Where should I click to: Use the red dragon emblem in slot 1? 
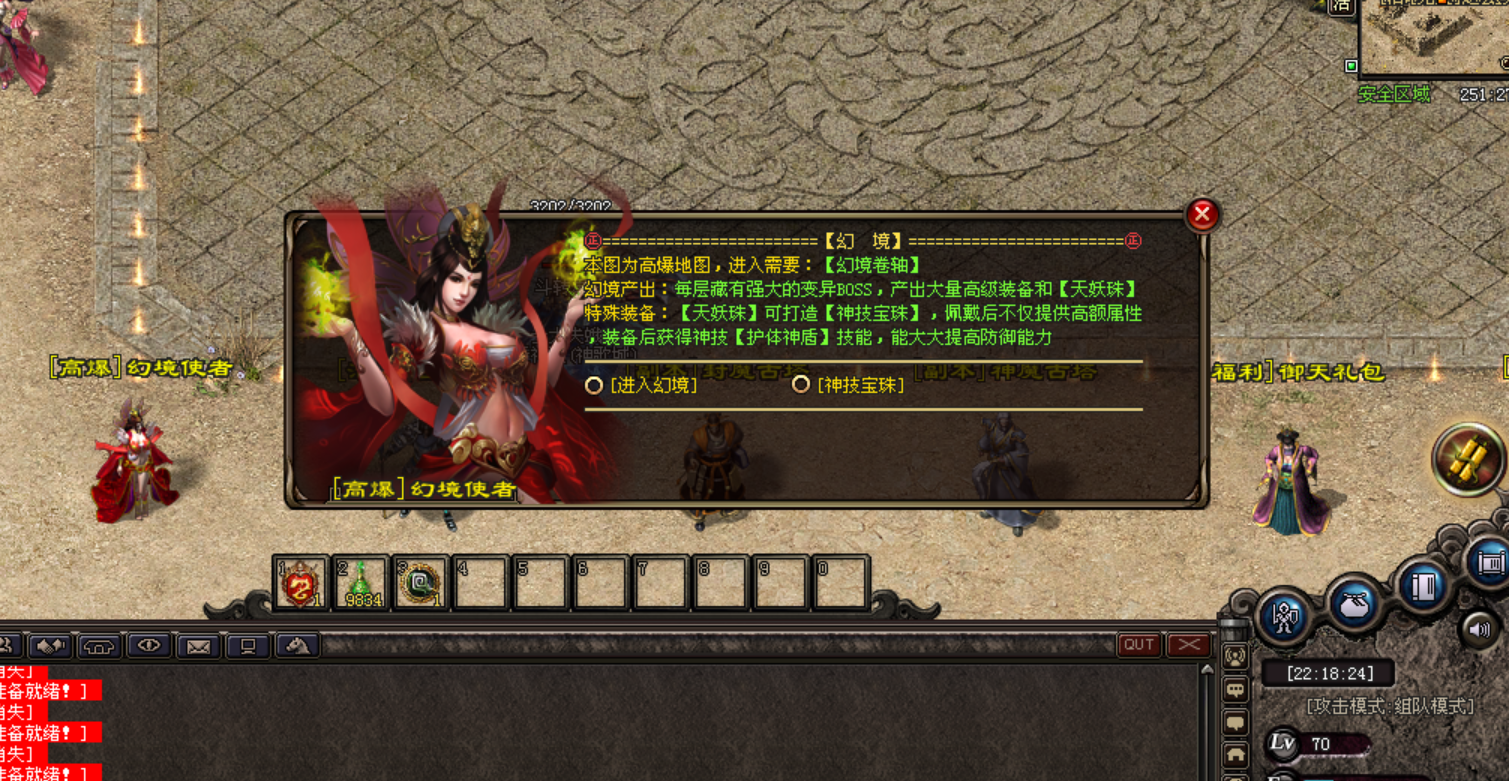click(300, 583)
